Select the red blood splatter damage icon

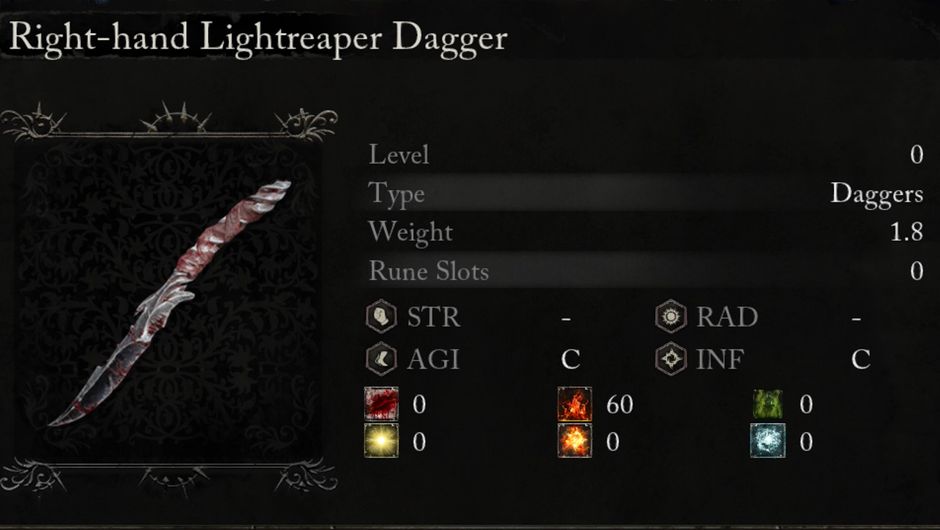381,404
